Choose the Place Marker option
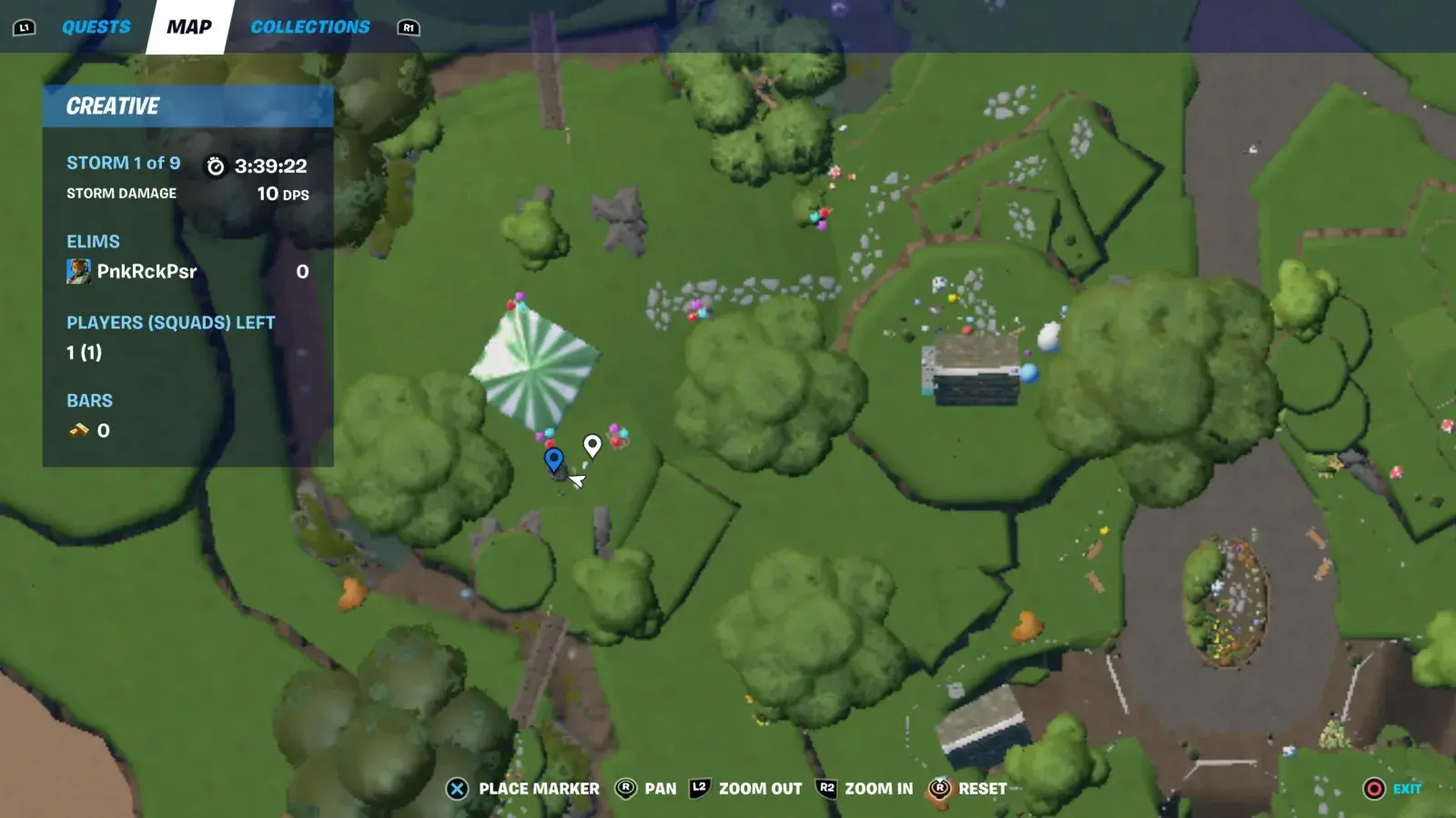Viewport: 1456px width, 818px height. point(523,789)
